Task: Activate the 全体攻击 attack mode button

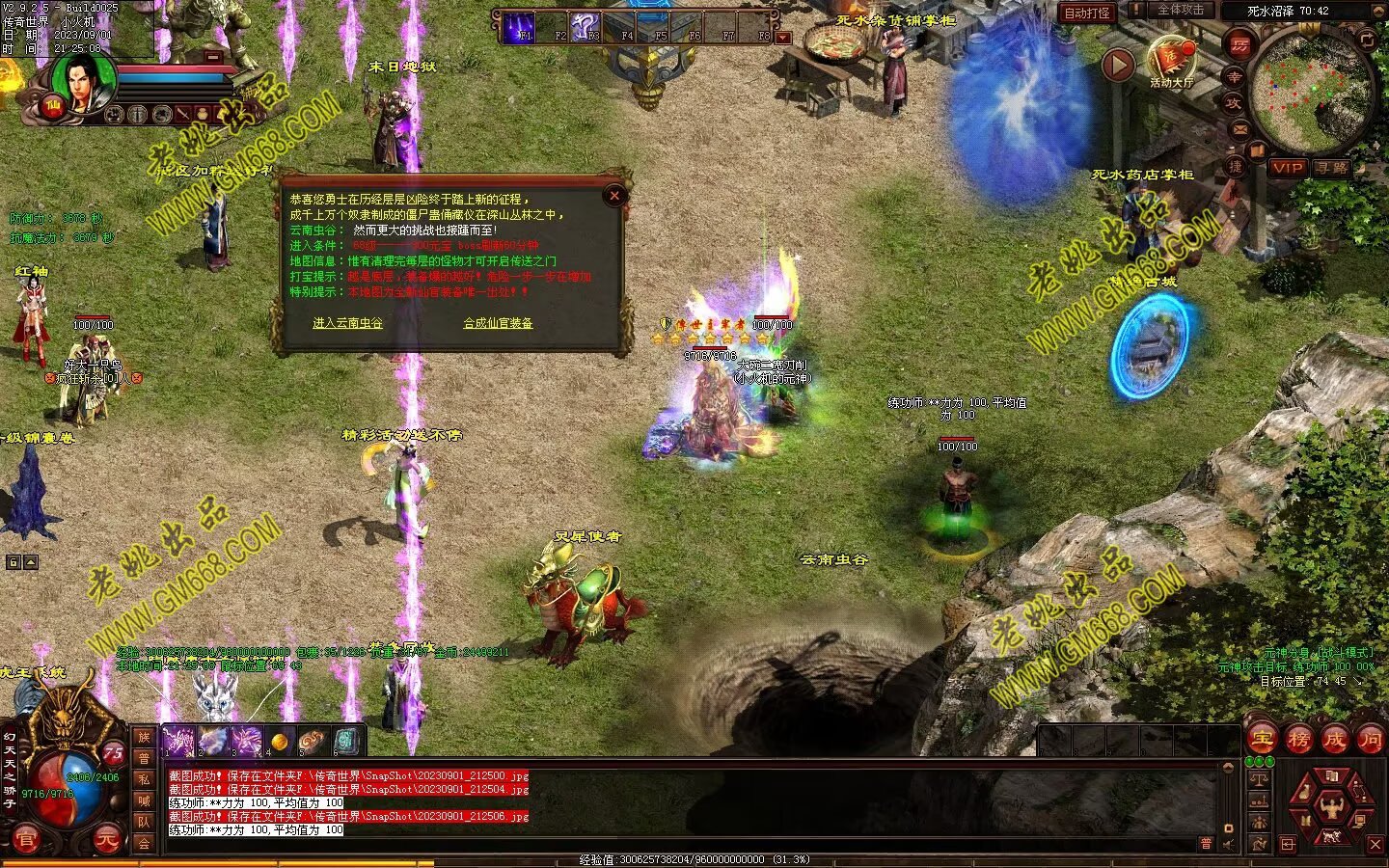Action: click(1180, 11)
